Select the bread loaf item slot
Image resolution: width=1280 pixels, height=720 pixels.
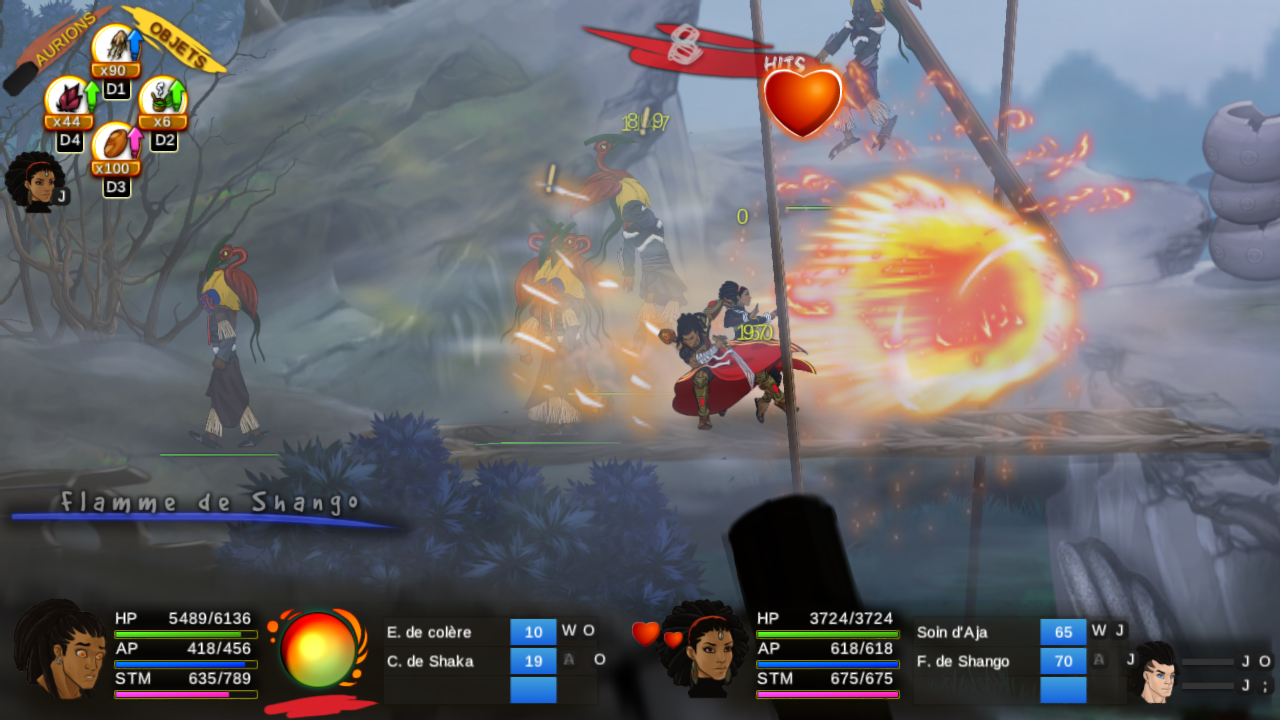(x=114, y=145)
